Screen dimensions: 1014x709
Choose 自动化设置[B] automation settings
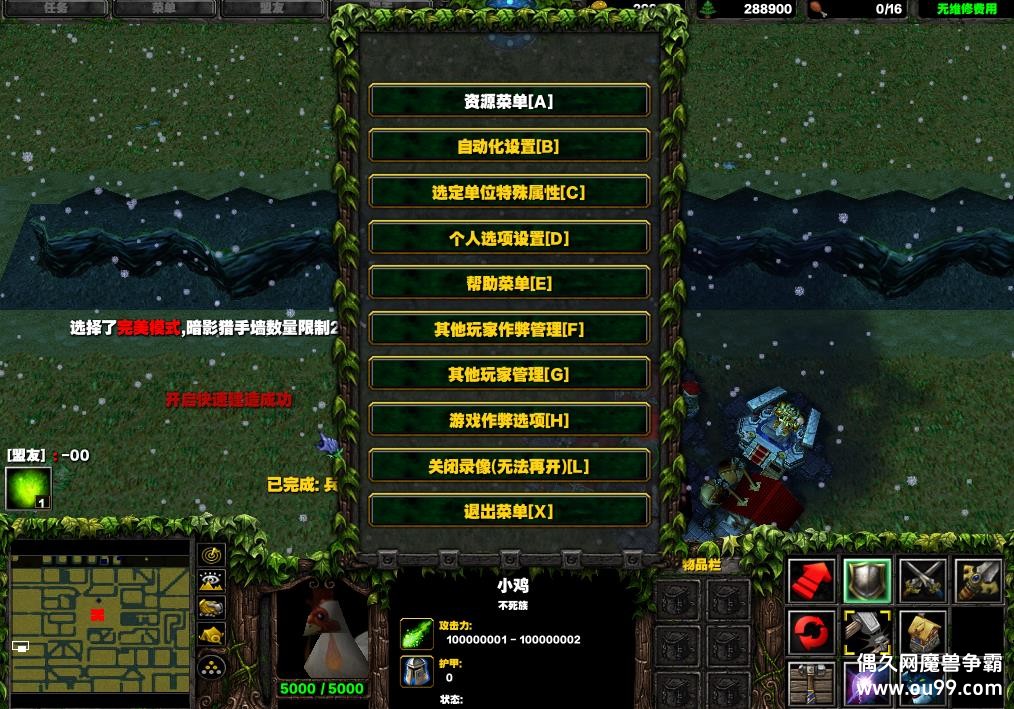509,146
